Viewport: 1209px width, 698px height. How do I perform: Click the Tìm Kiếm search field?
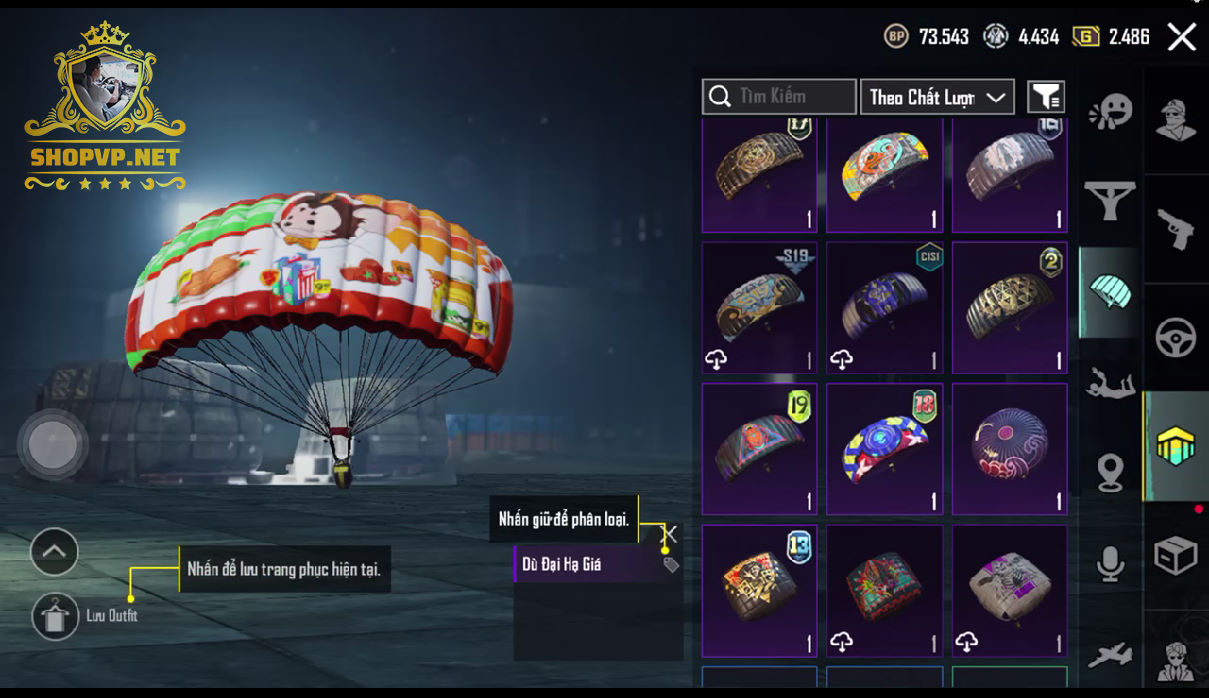(x=779, y=97)
